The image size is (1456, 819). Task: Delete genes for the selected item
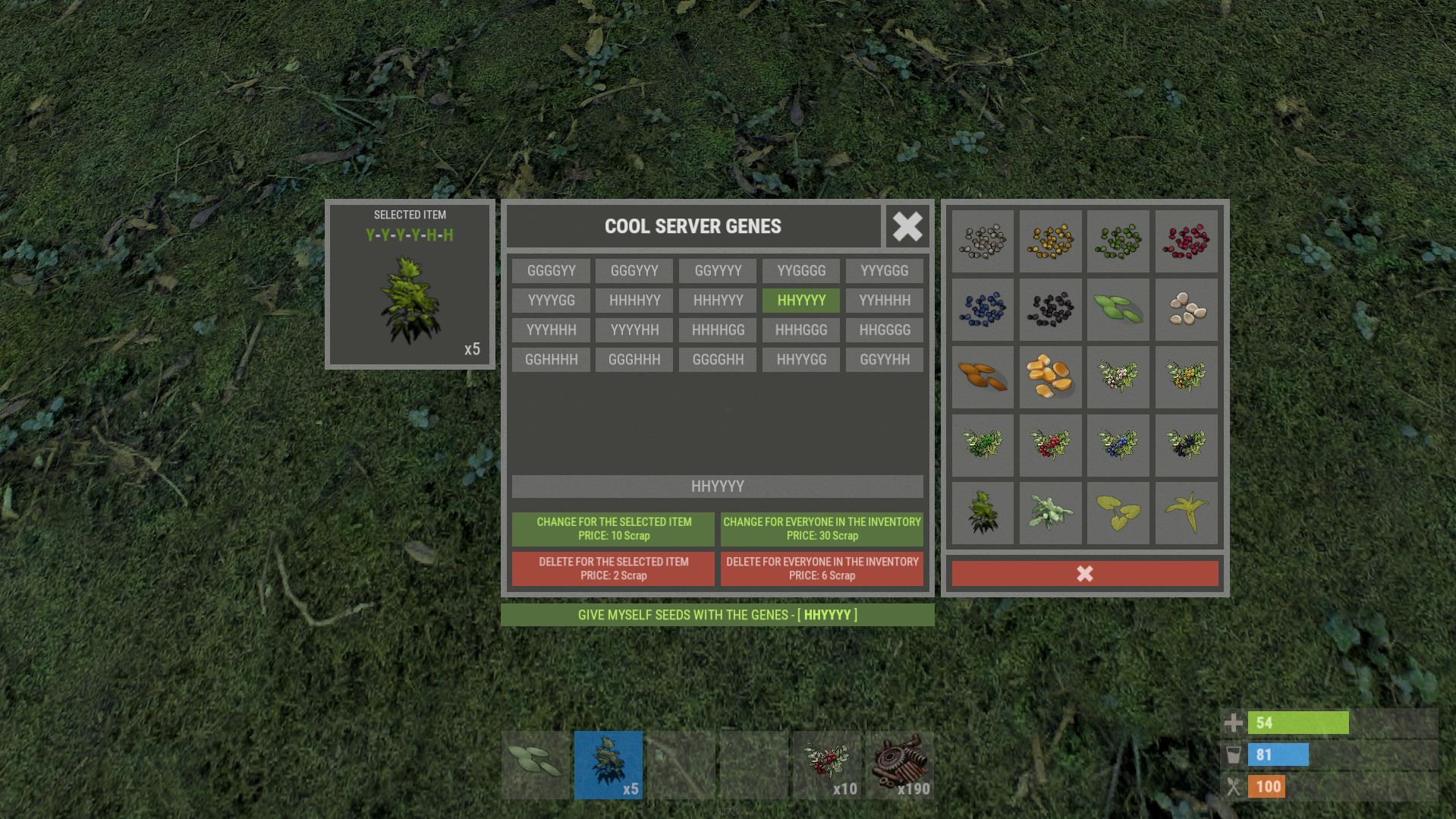[613, 569]
